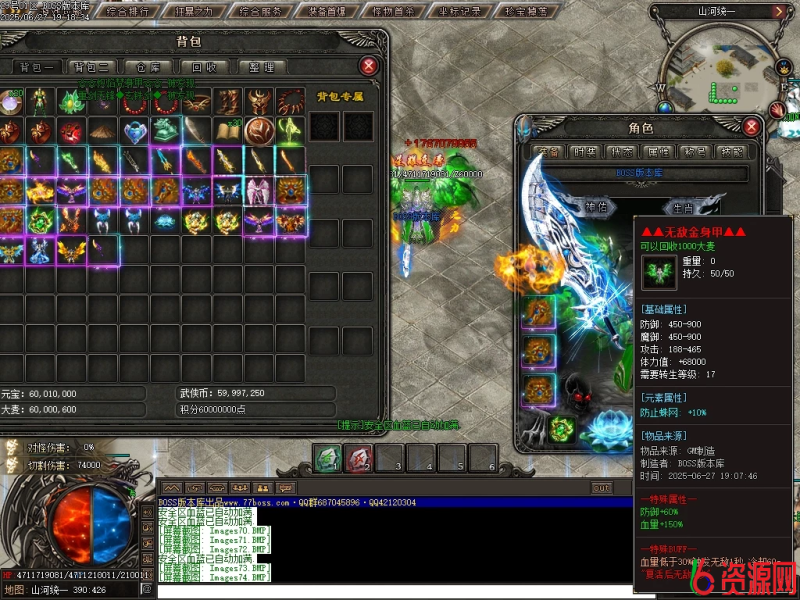Use the red item in hotbar slot 2
Screen dimensions: 800x600
[x=359, y=458]
